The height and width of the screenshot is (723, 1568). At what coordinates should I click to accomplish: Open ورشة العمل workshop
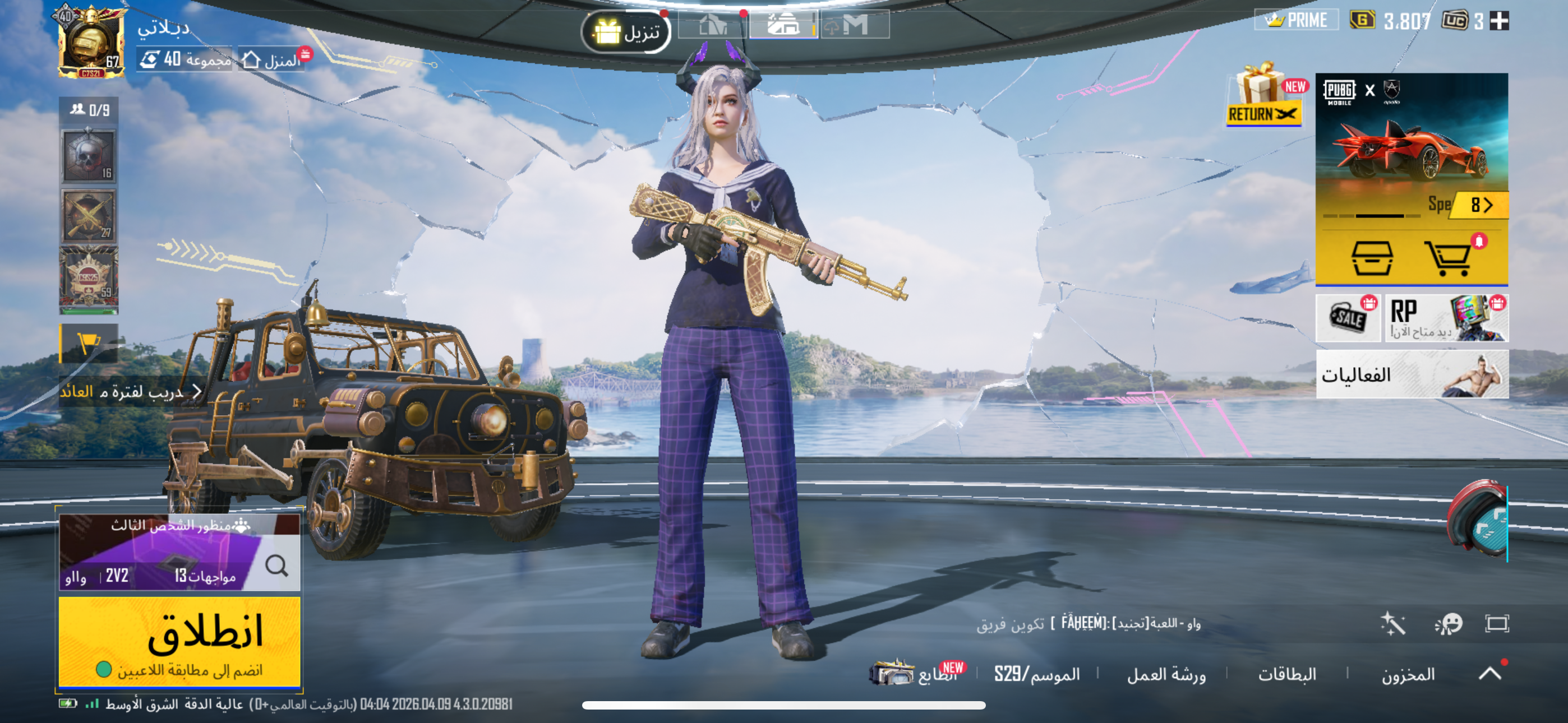coord(1166,674)
